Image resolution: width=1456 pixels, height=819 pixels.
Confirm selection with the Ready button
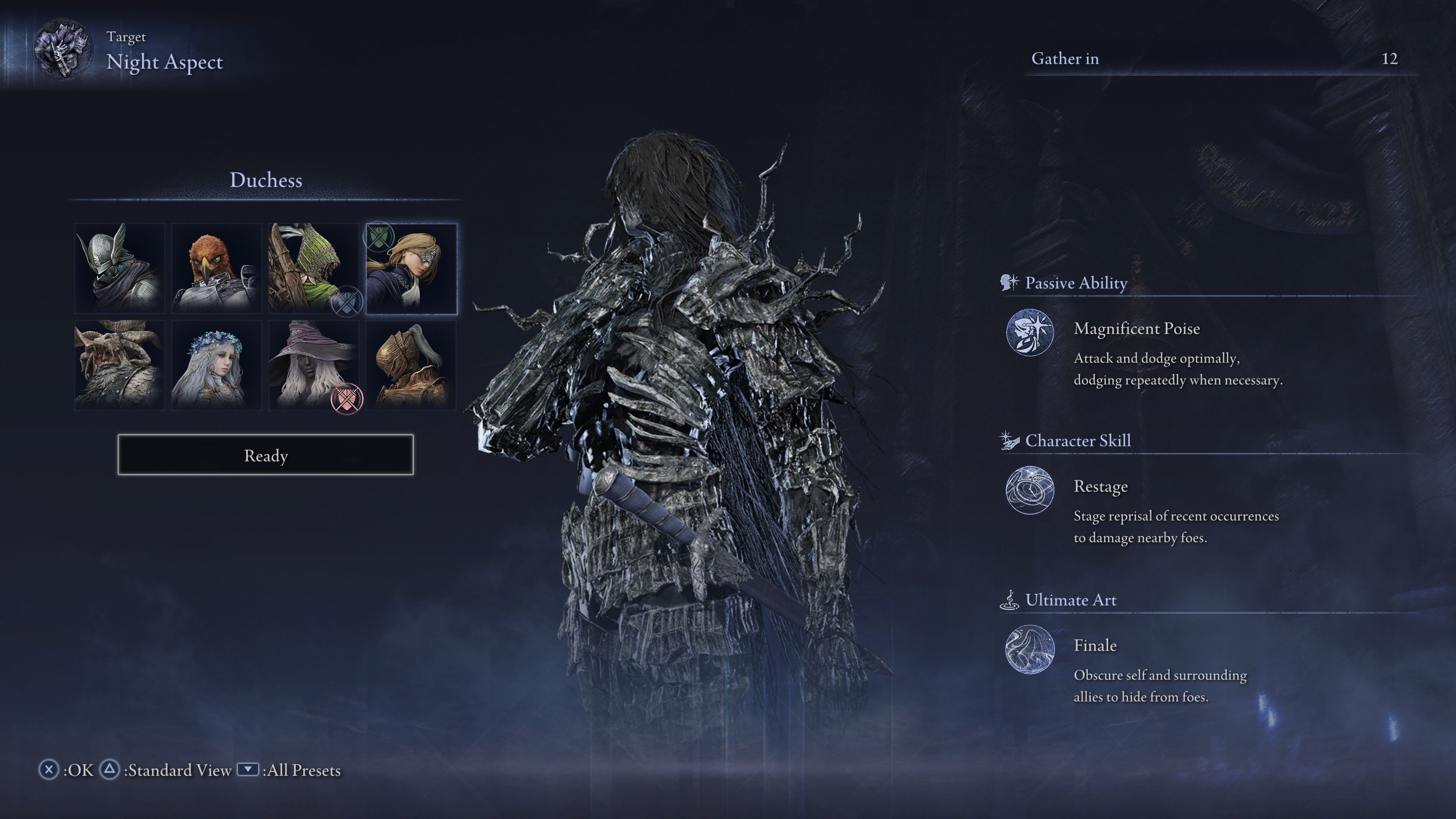(265, 455)
